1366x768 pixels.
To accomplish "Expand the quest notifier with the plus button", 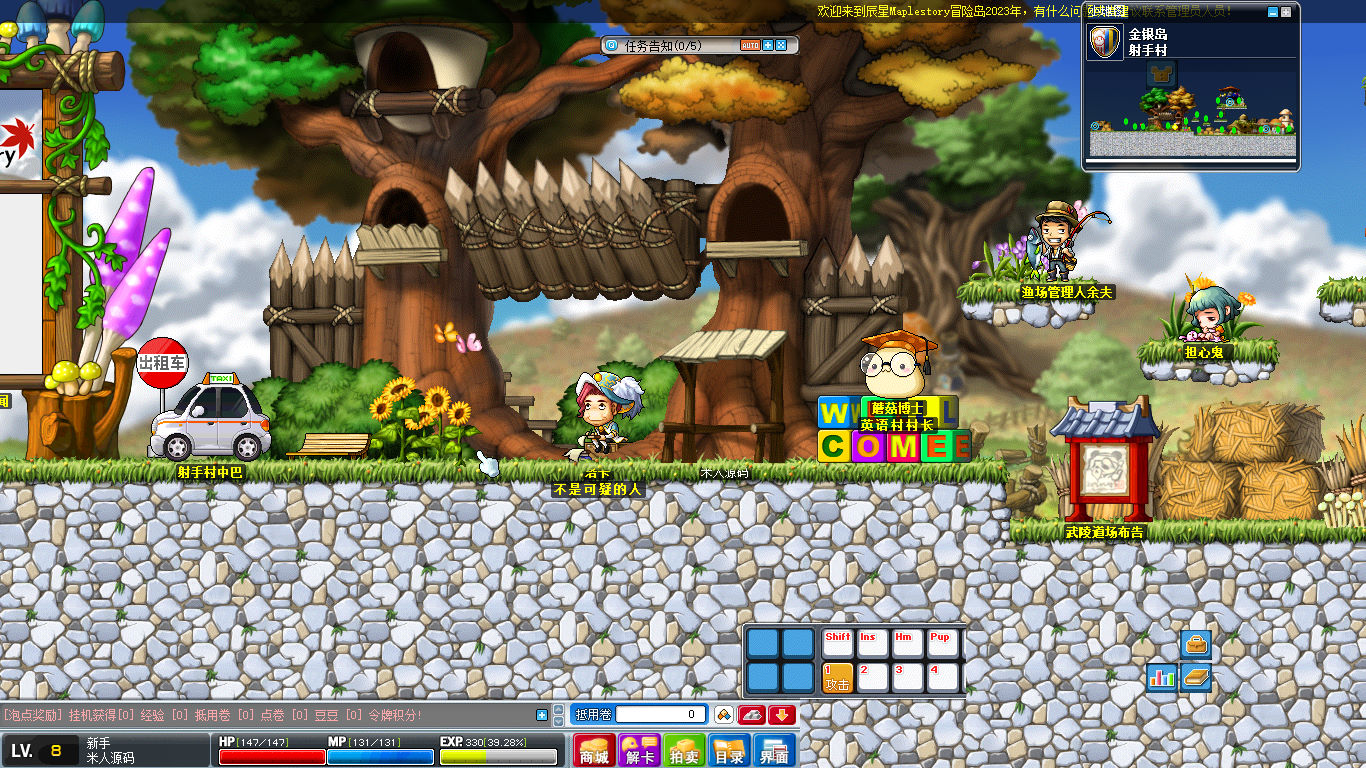I will pyautogui.click(x=768, y=45).
